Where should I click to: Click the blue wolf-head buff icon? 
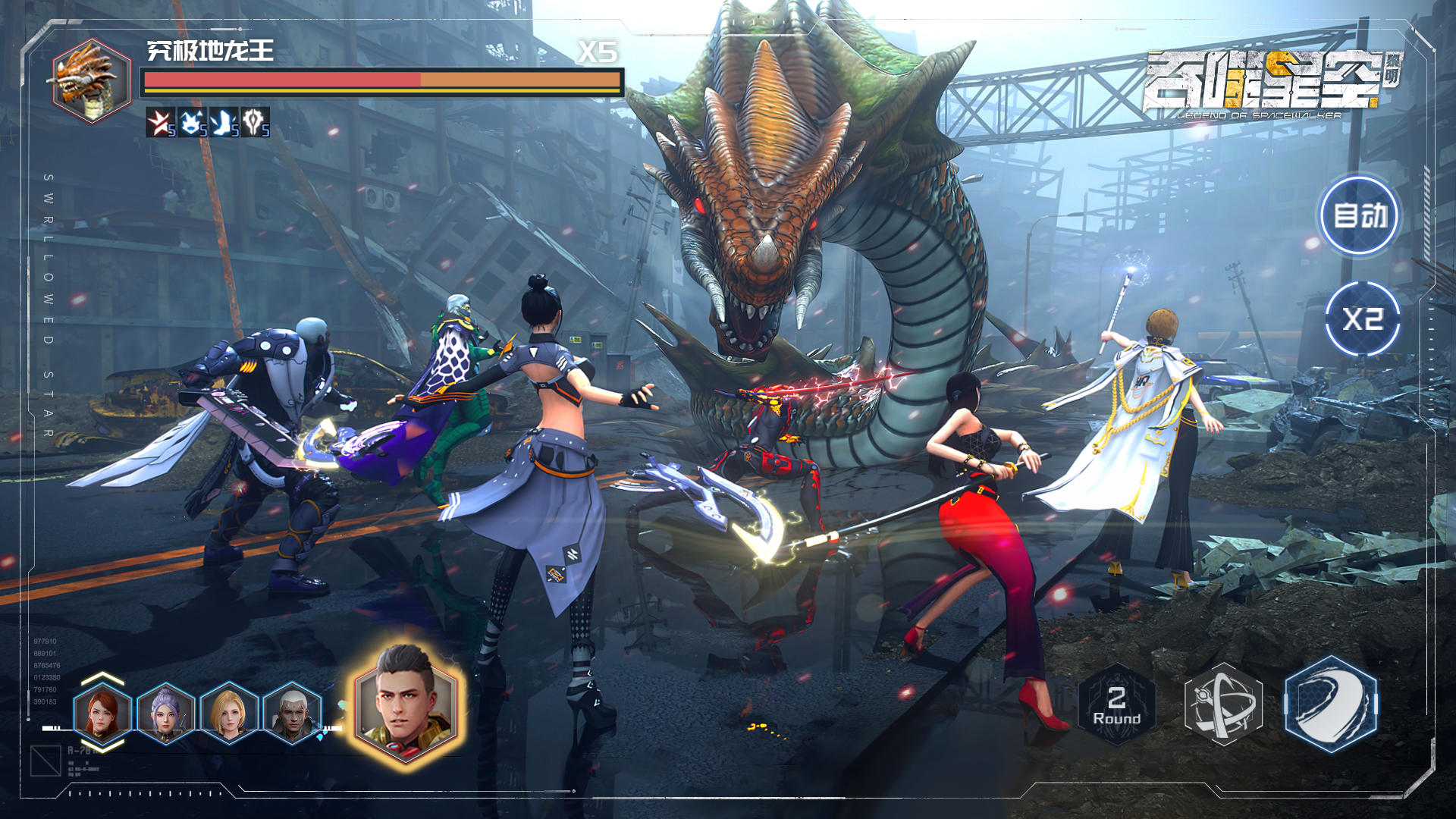click(x=191, y=121)
